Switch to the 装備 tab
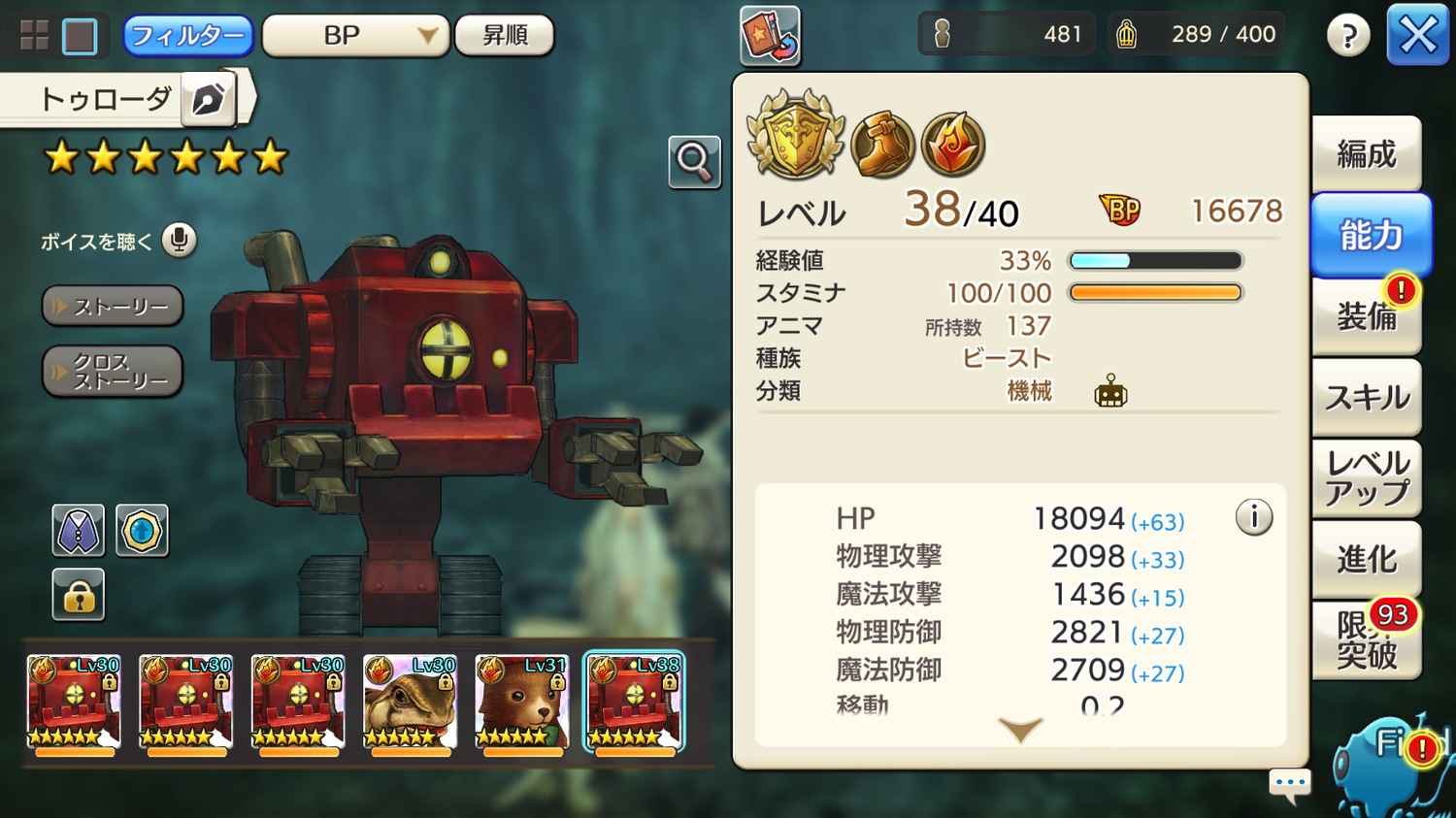 [x=1367, y=316]
